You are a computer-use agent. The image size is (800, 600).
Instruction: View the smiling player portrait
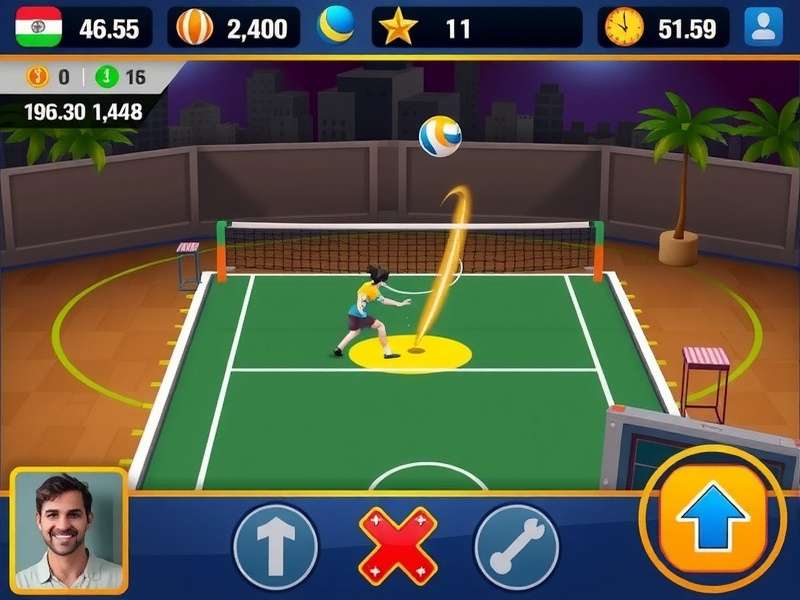69,530
